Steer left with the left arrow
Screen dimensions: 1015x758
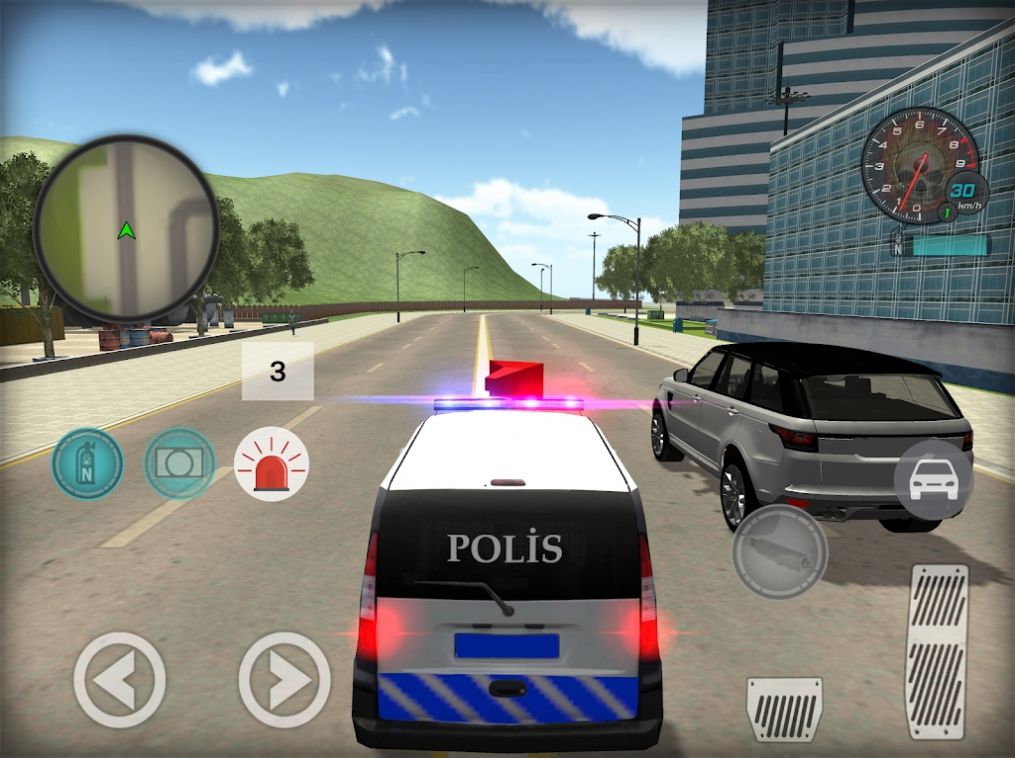[x=120, y=679]
